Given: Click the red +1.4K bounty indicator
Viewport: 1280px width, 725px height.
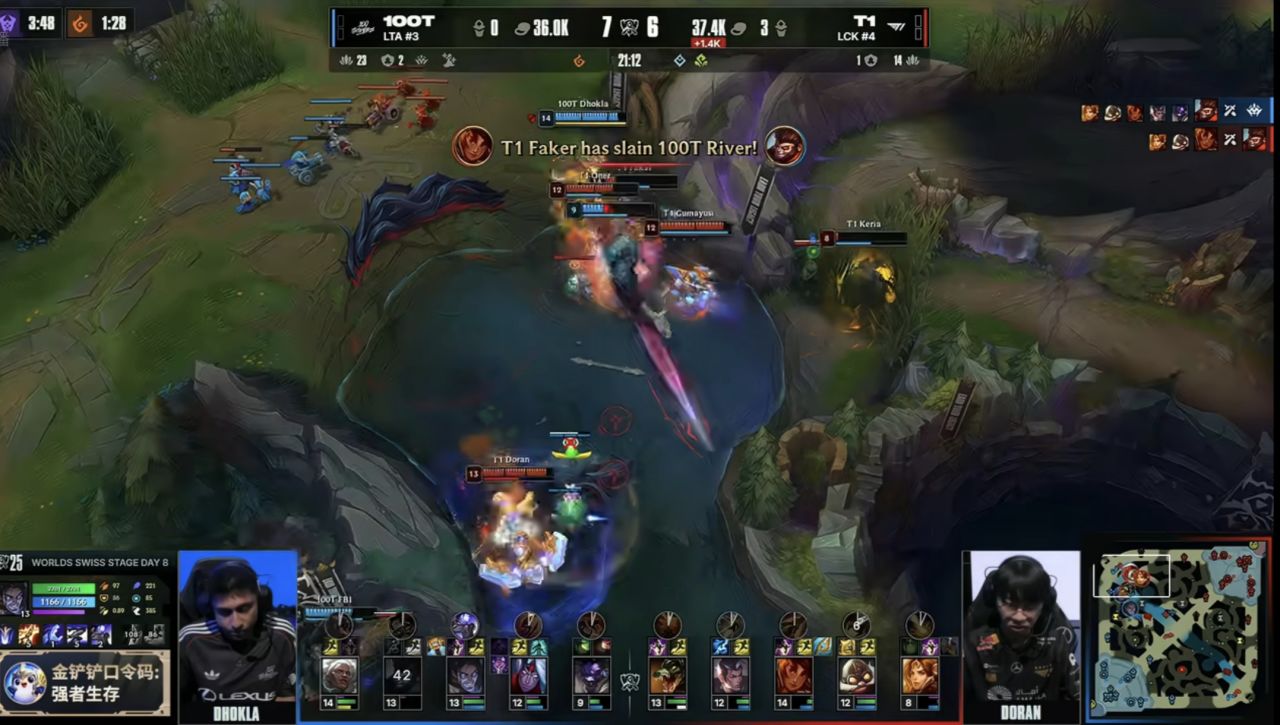Looking at the screenshot, I should pyautogui.click(x=709, y=41).
